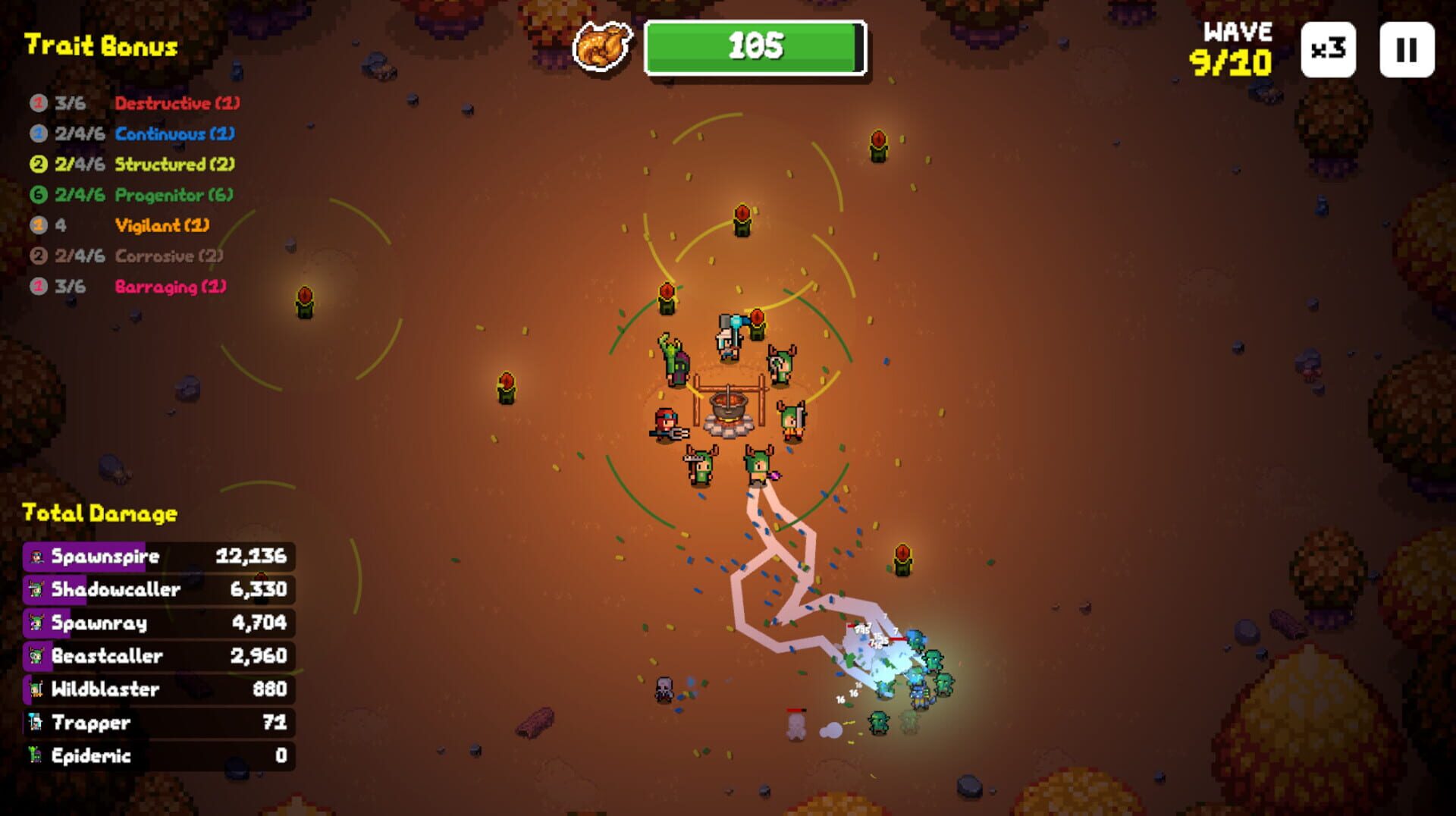Select the Shadowcaller unit portrait icon
This screenshot has height=816, width=1456.
(x=36, y=589)
